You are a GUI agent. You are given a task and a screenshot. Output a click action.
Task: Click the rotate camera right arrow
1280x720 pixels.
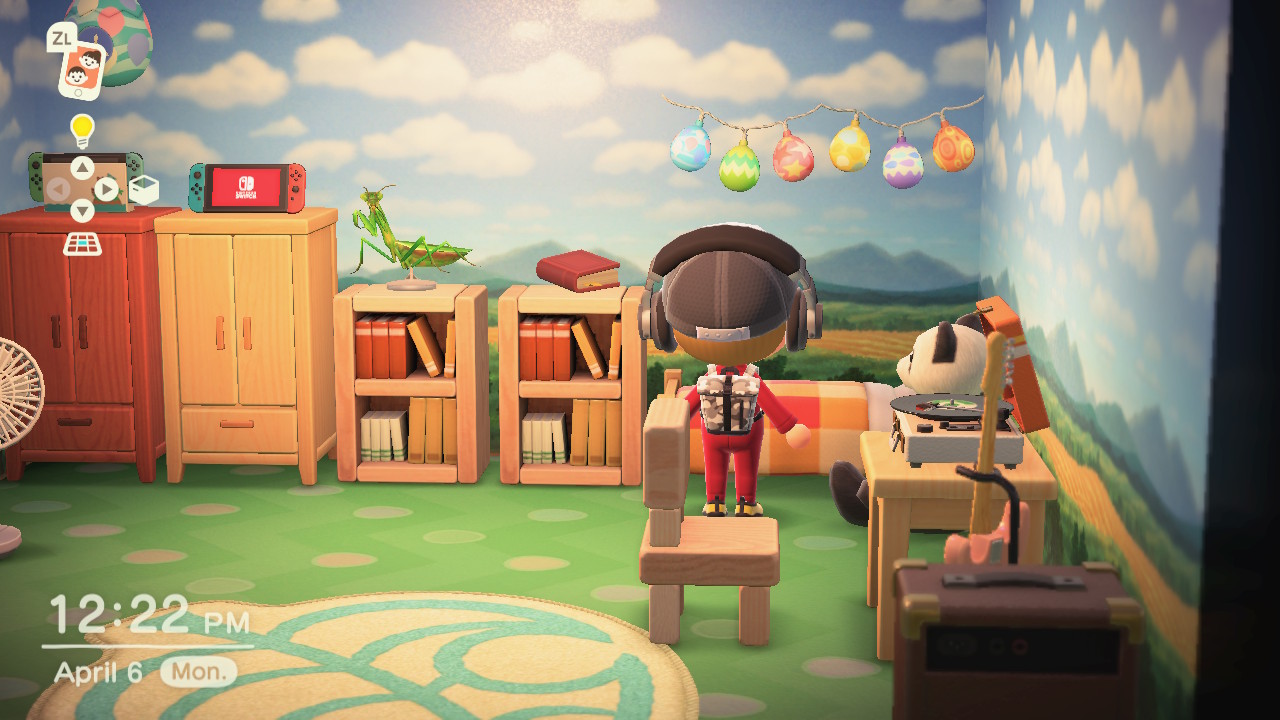point(105,190)
